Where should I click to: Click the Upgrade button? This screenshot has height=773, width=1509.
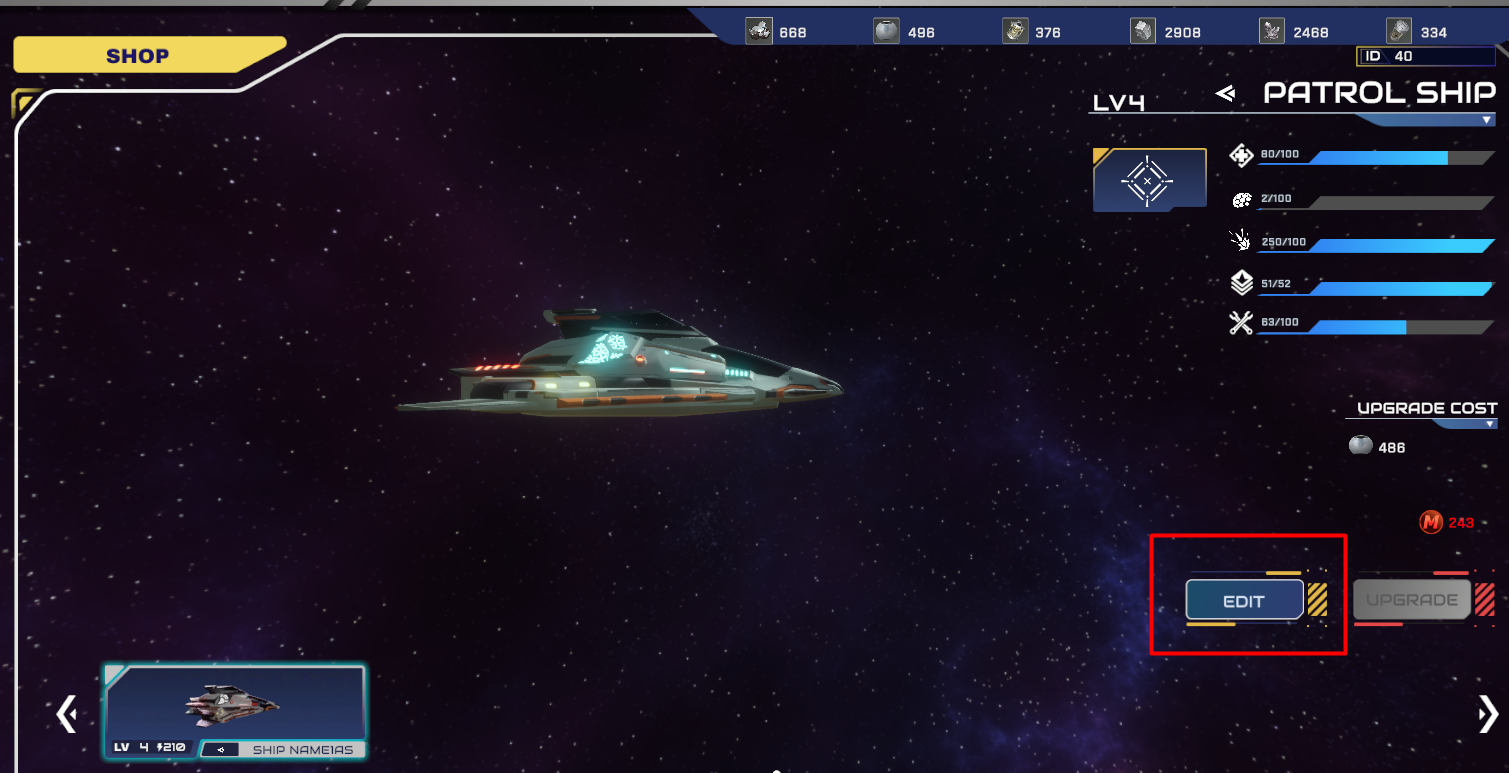pyautogui.click(x=1411, y=600)
